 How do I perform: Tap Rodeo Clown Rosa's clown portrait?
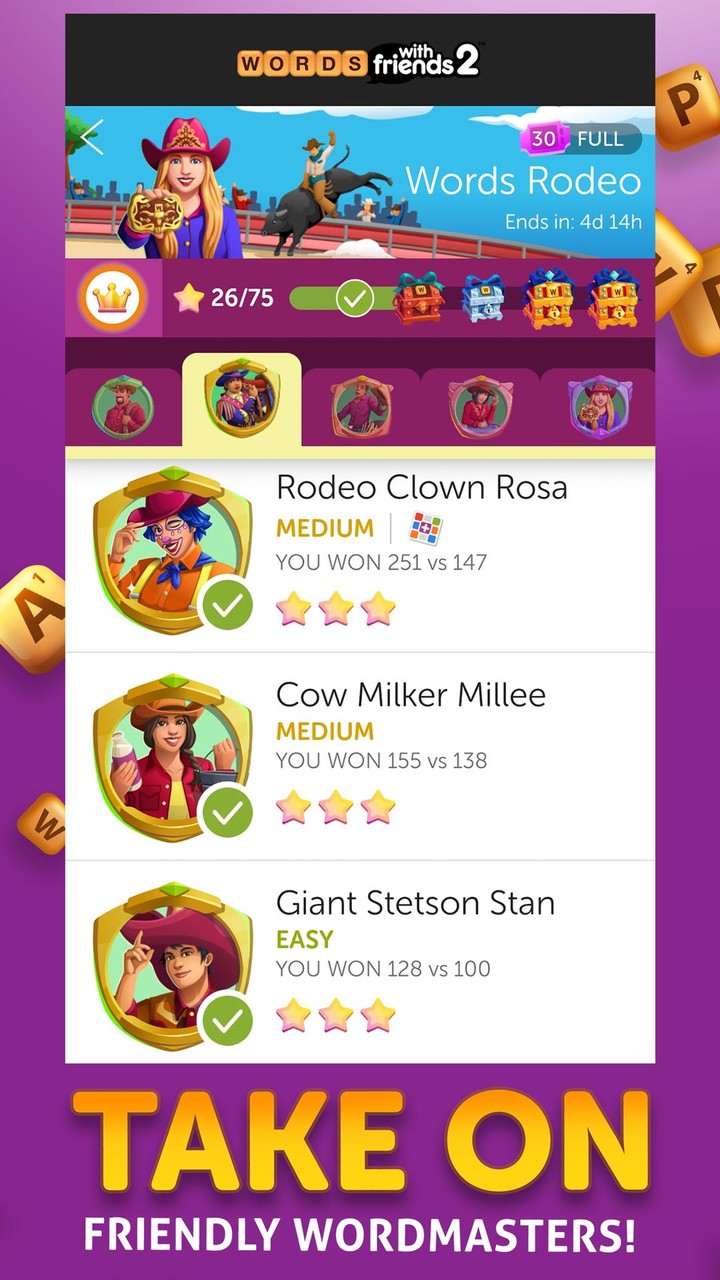click(x=172, y=548)
